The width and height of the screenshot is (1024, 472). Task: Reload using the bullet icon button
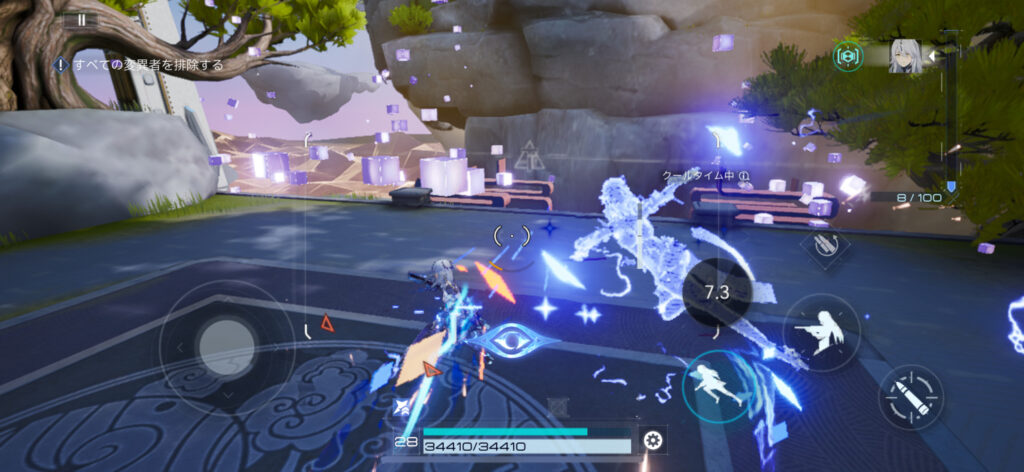click(910, 397)
